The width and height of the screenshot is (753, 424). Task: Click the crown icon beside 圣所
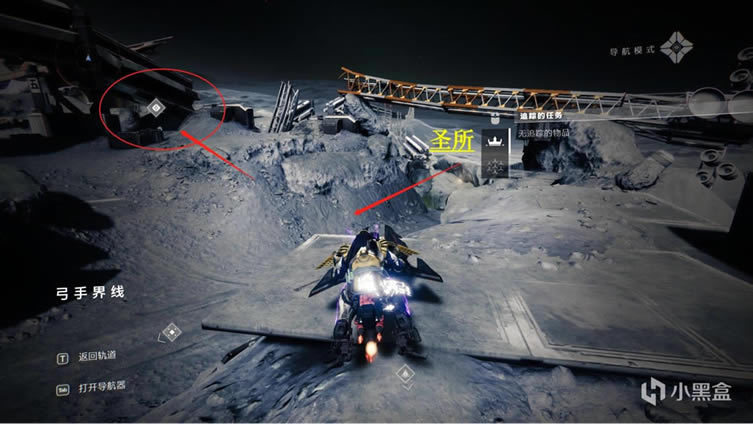point(494,141)
